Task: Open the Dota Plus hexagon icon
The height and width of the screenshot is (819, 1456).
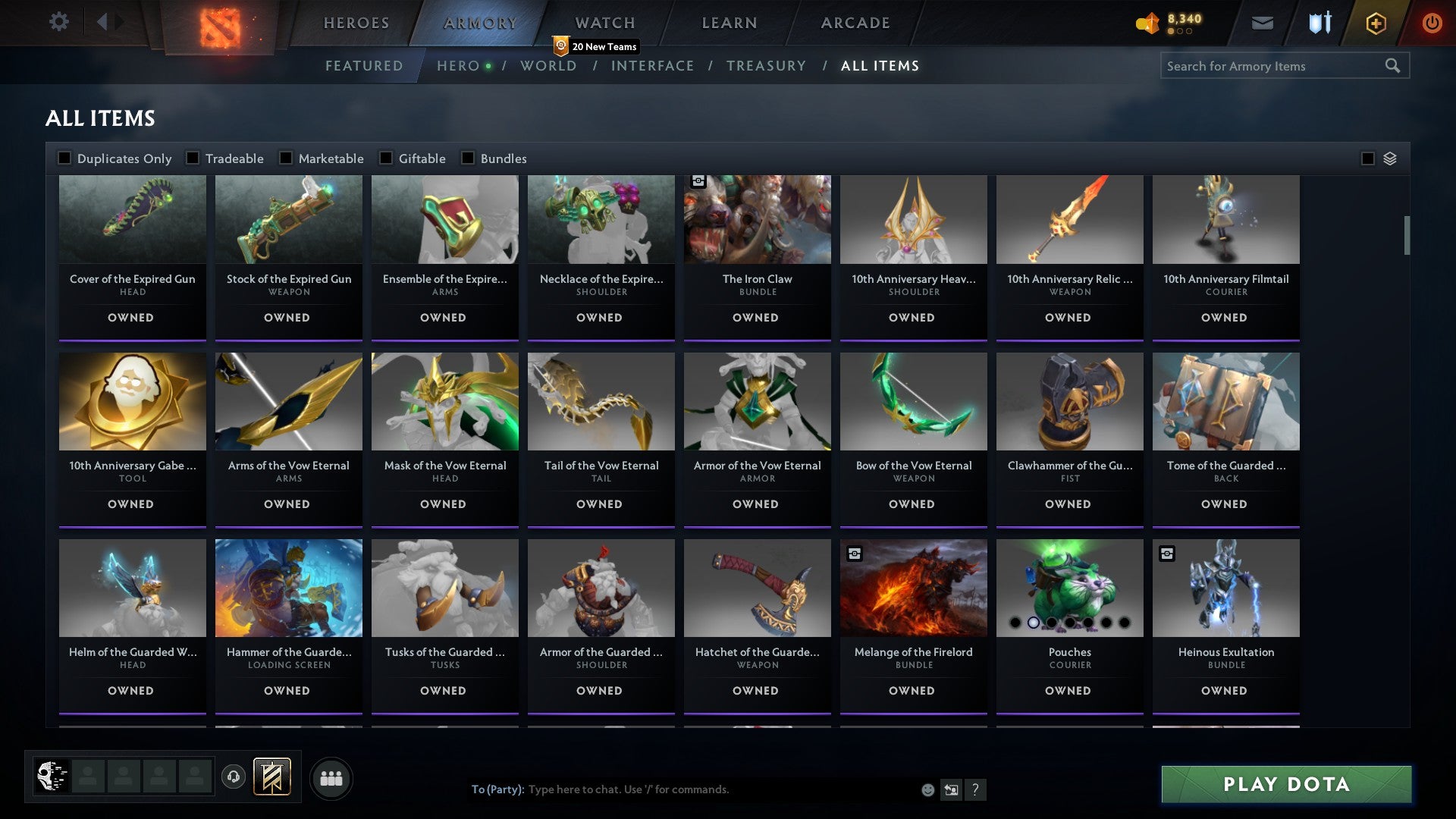Action: (1375, 23)
